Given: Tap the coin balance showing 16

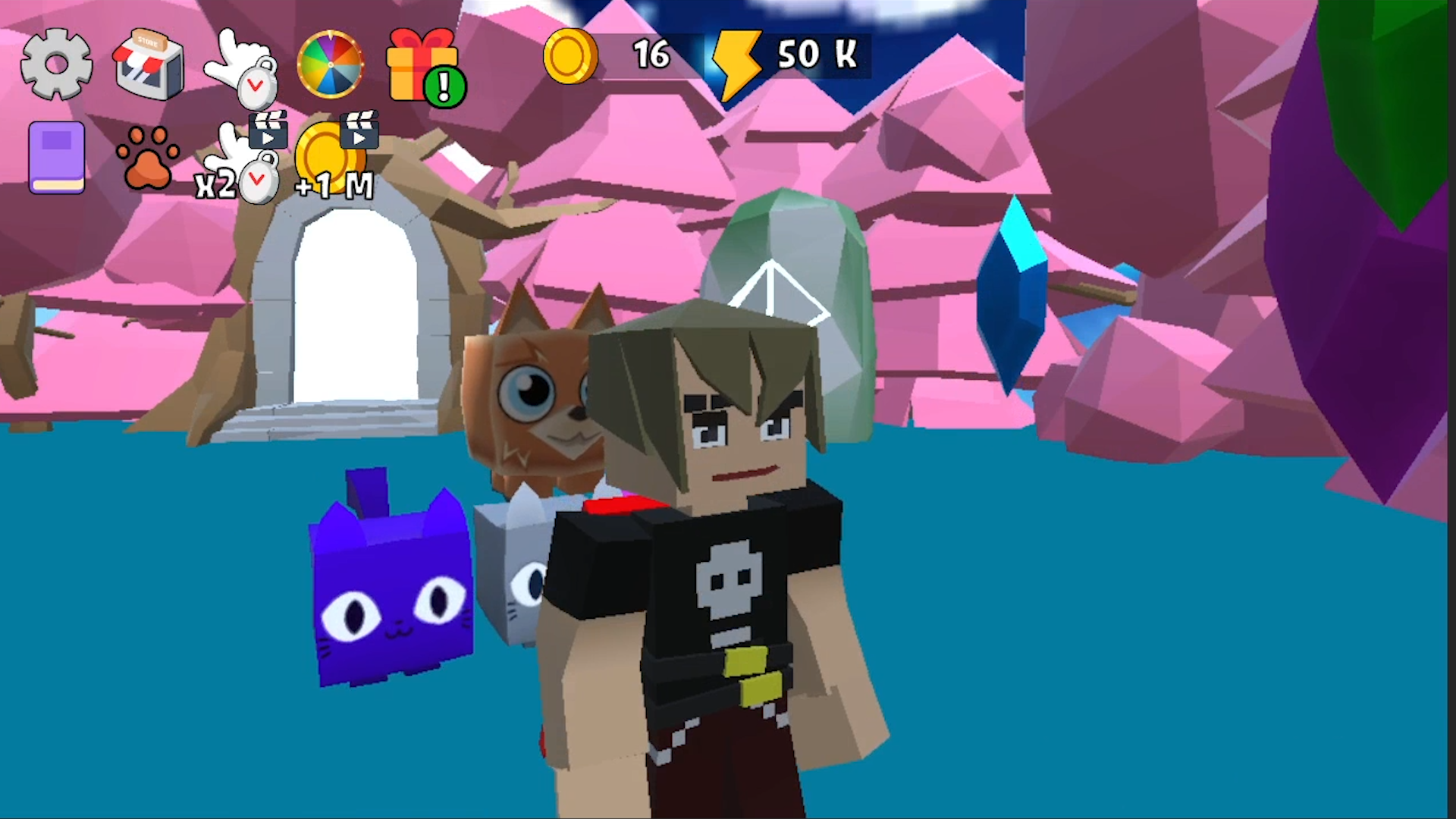Looking at the screenshot, I should (607, 56).
